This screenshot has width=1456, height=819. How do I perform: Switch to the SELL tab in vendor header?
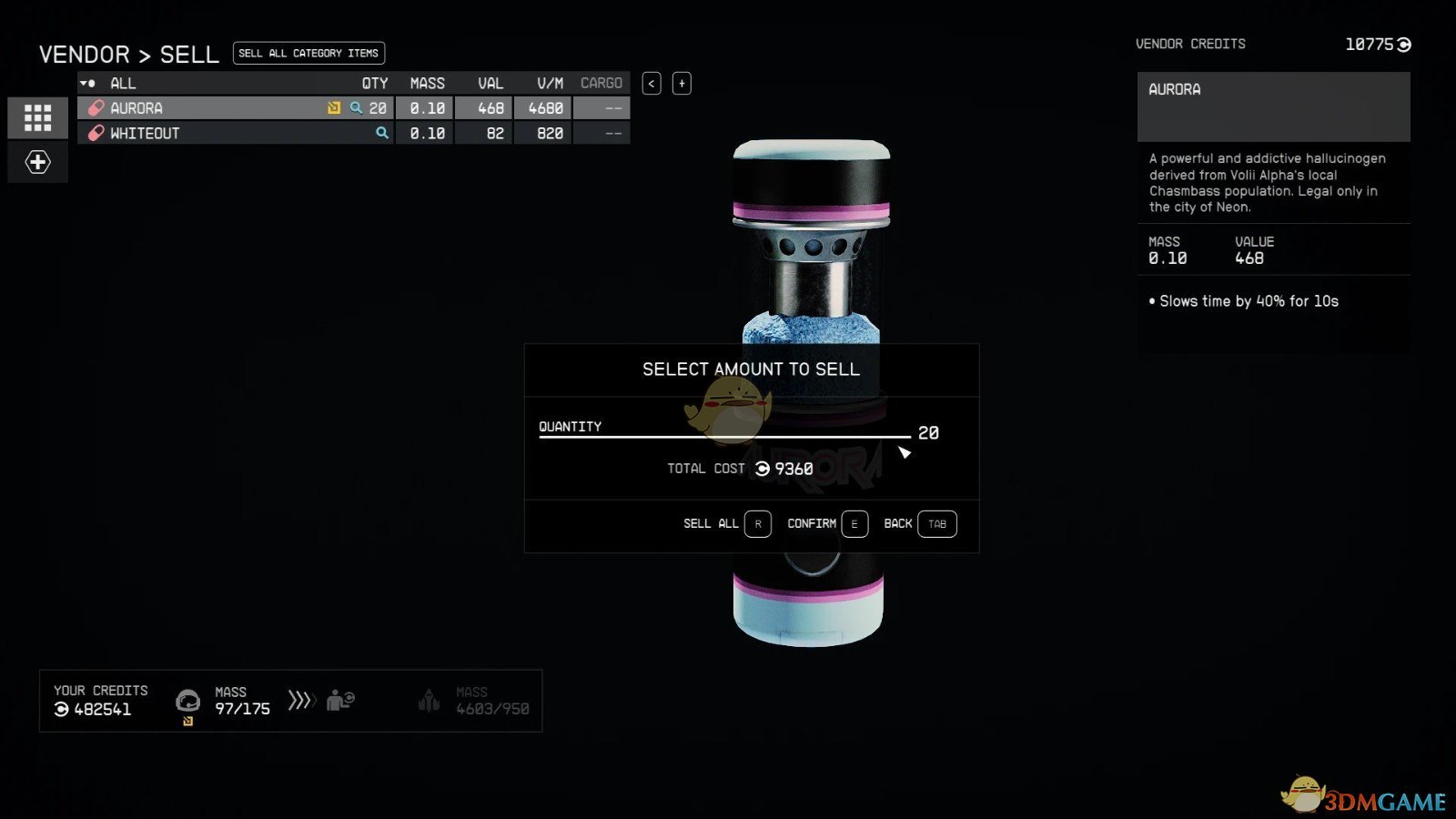pos(188,54)
